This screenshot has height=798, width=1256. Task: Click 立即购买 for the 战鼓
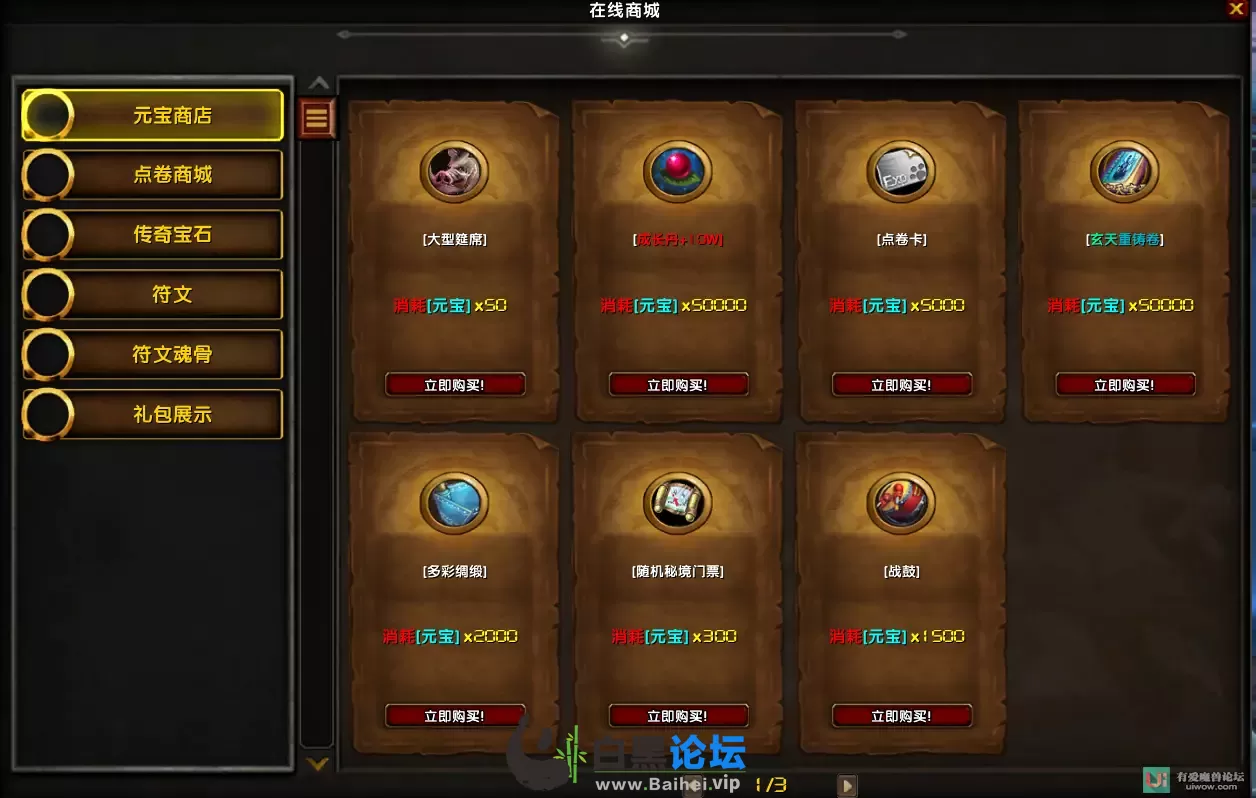[x=901, y=716]
